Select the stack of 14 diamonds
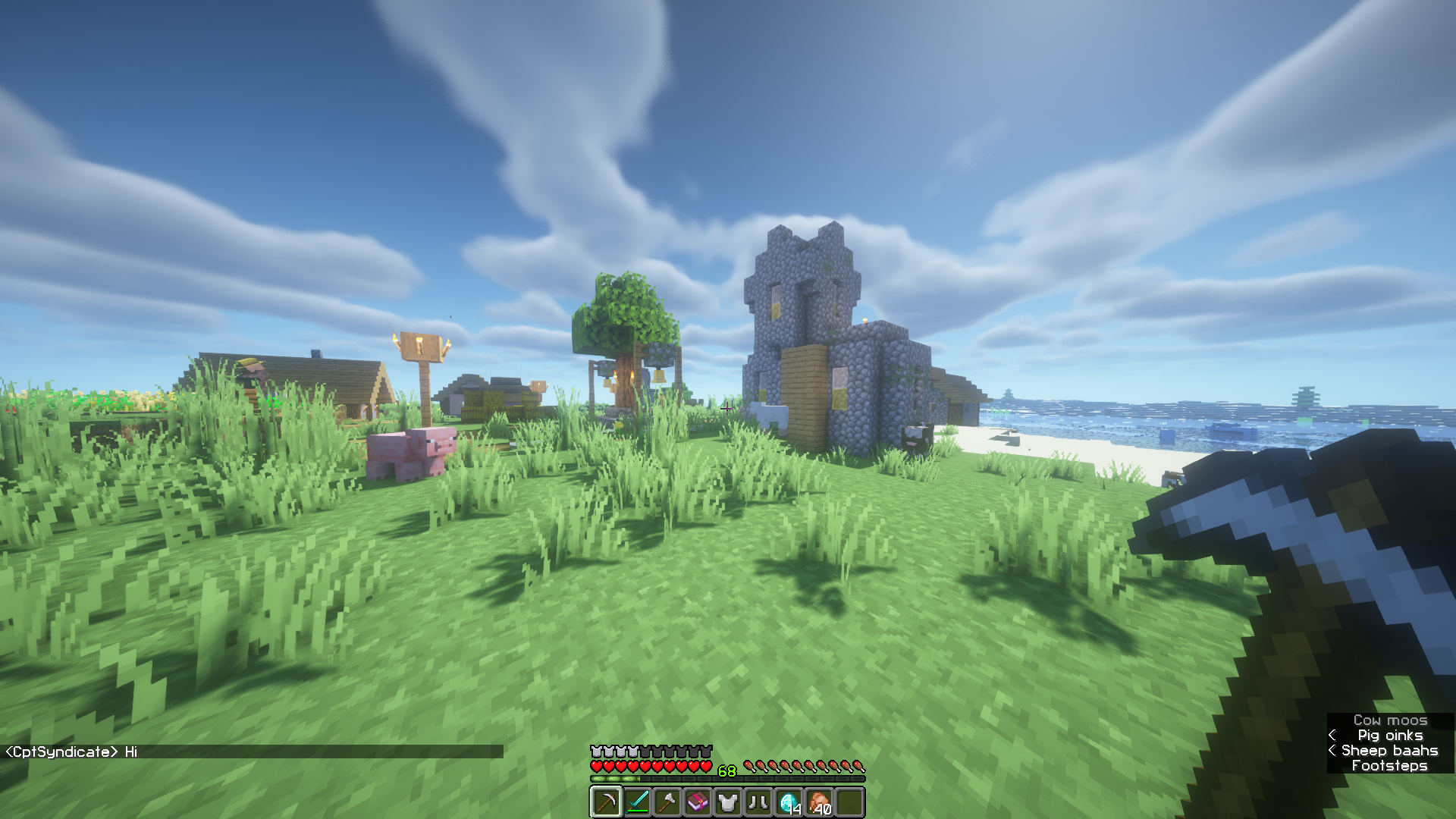Image resolution: width=1456 pixels, height=819 pixels. [789, 802]
